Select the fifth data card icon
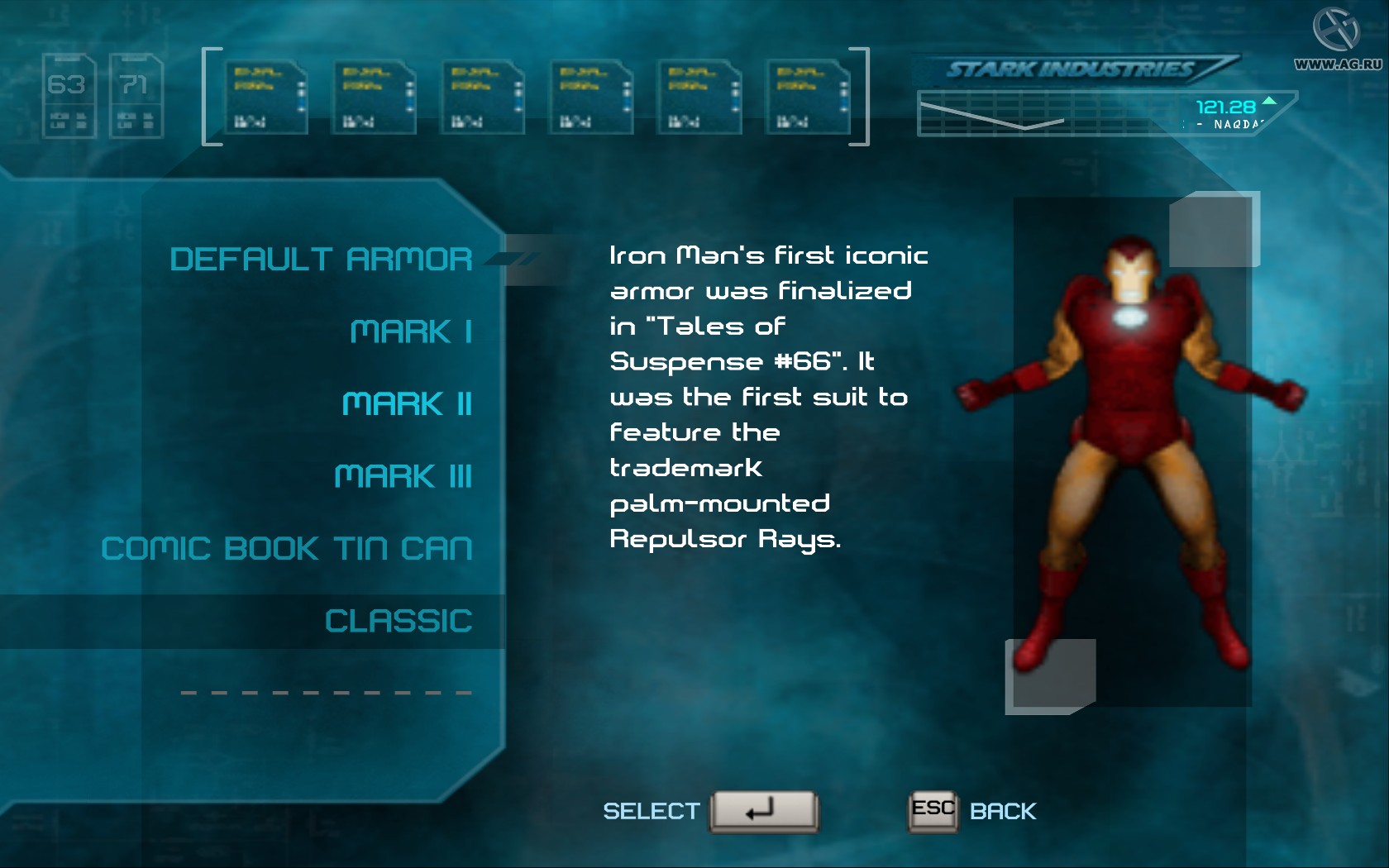This screenshot has height=868, width=1389. 699,96
